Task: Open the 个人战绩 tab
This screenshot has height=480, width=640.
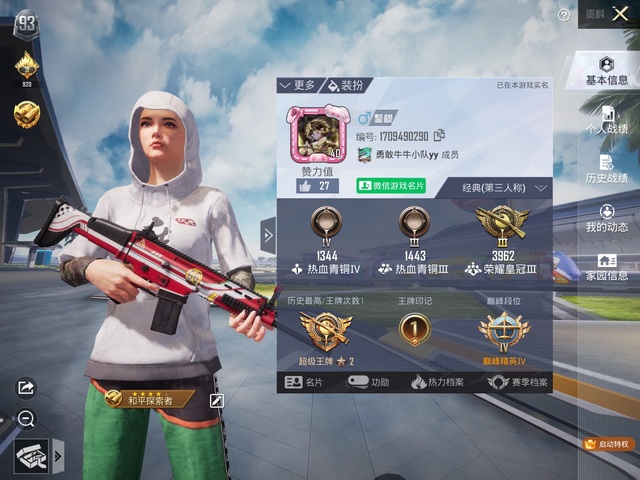Action: coord(607,119)
